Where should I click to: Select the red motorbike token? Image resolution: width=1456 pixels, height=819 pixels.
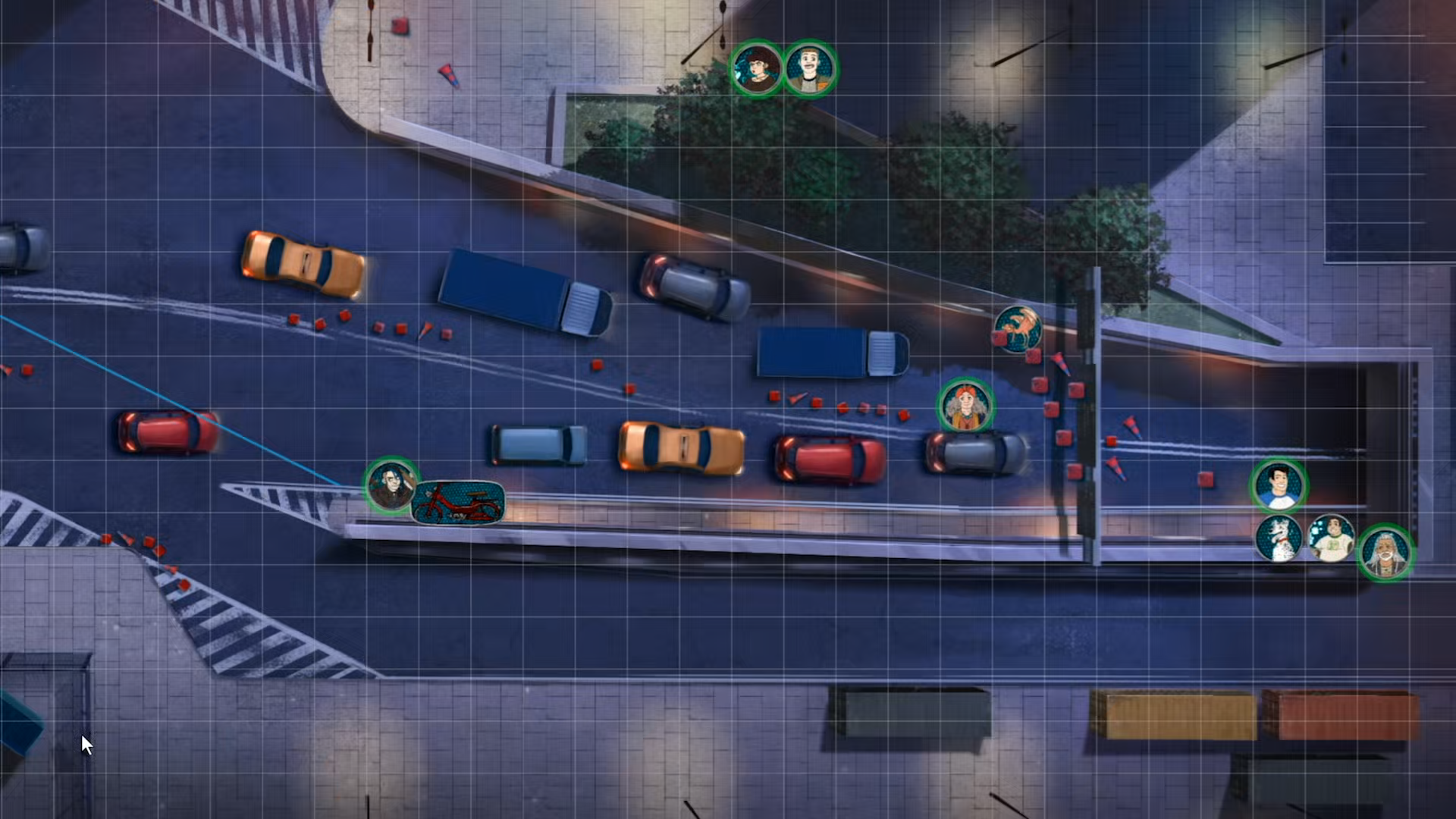click(457, 503)
